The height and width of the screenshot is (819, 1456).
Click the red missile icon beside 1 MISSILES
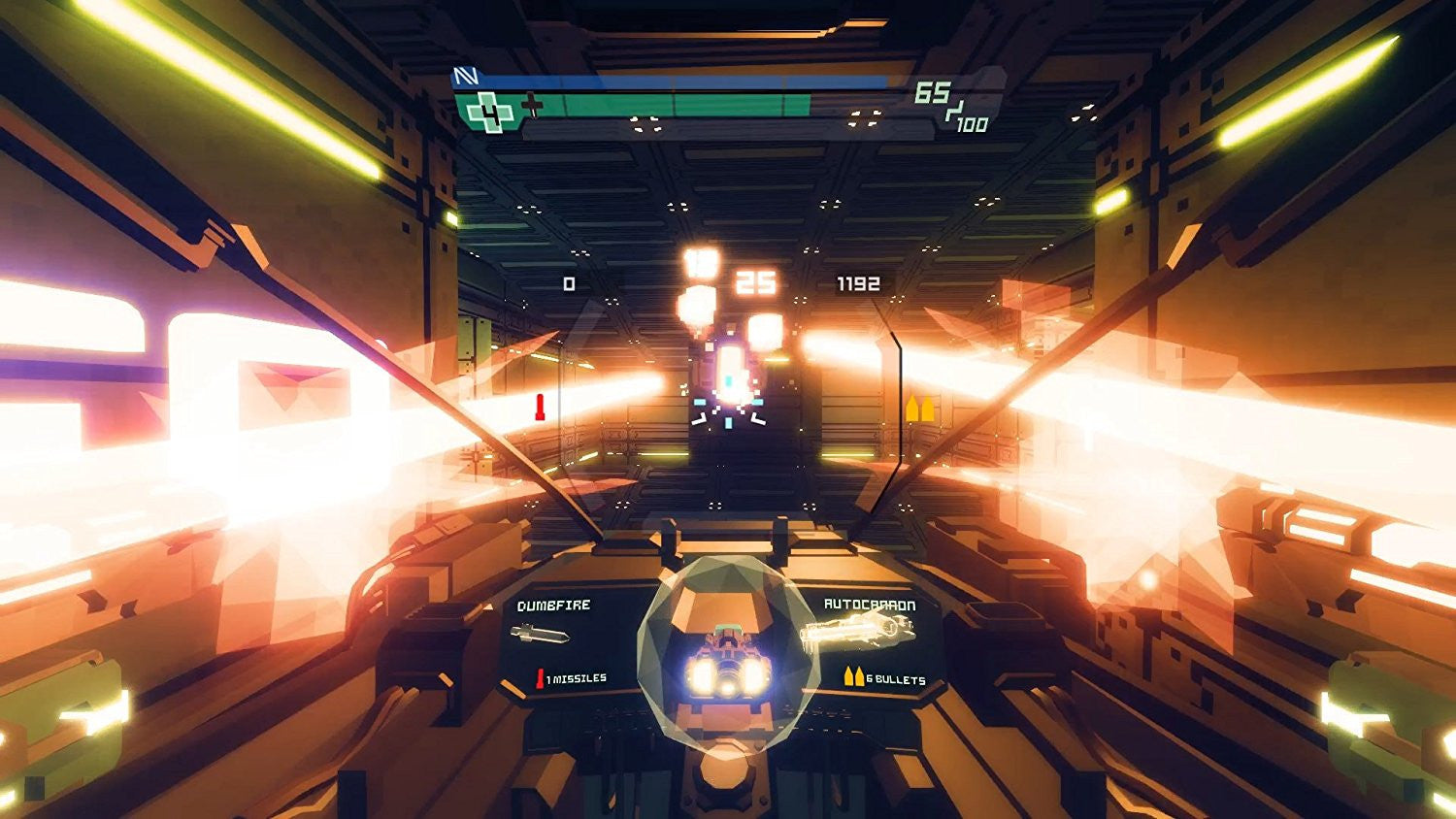(x=541, y=679)
